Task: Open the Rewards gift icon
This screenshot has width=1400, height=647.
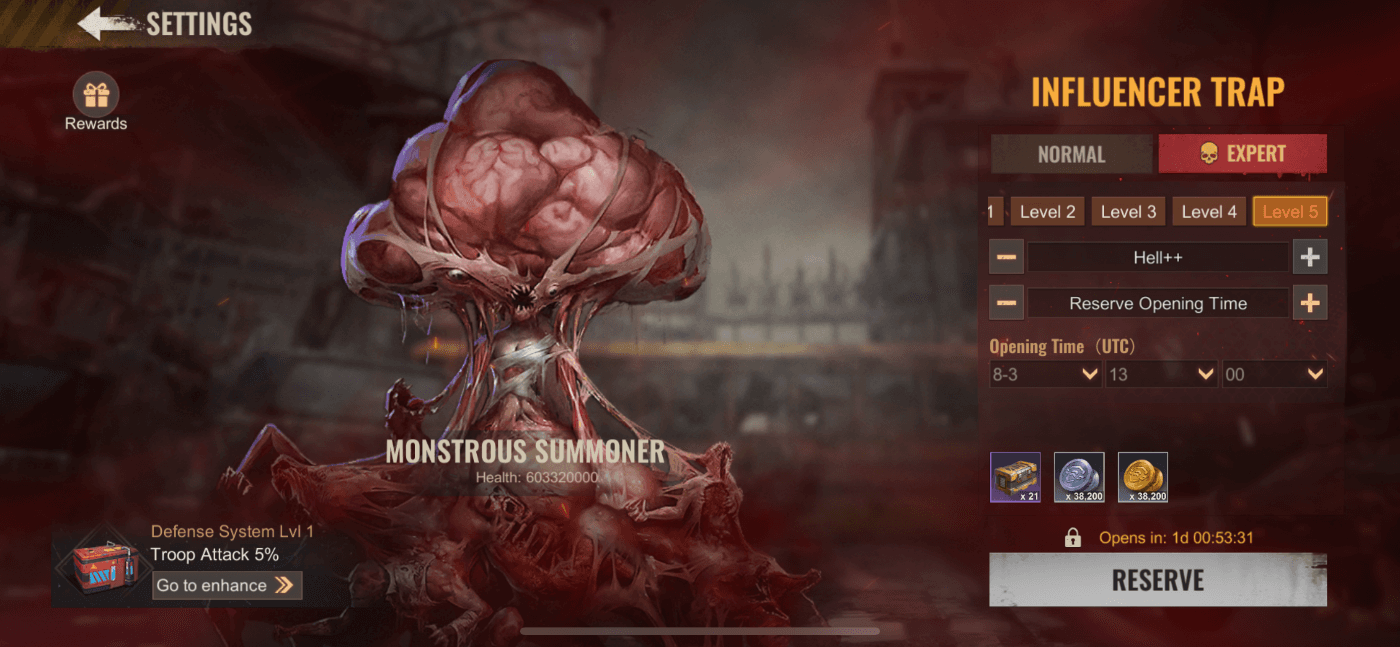Action: 96,96
